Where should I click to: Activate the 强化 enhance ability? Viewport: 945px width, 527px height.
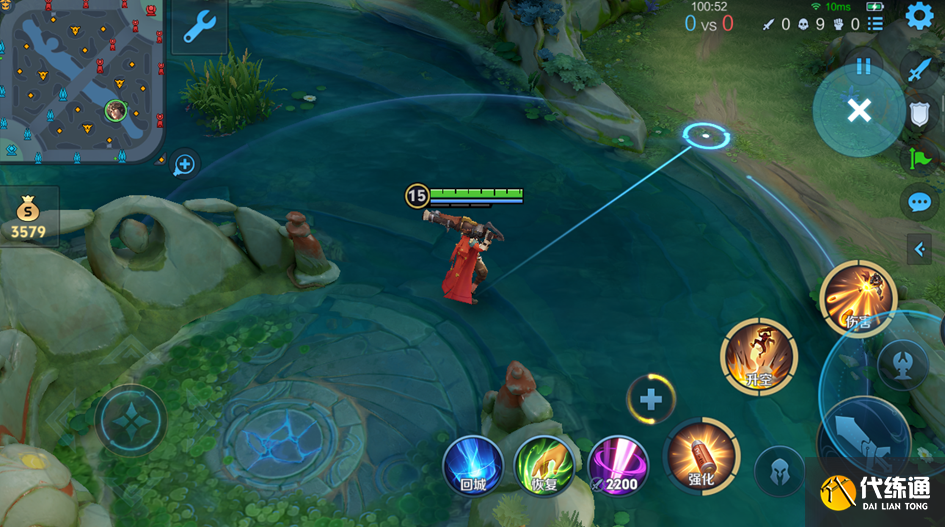tap(702, 456)
